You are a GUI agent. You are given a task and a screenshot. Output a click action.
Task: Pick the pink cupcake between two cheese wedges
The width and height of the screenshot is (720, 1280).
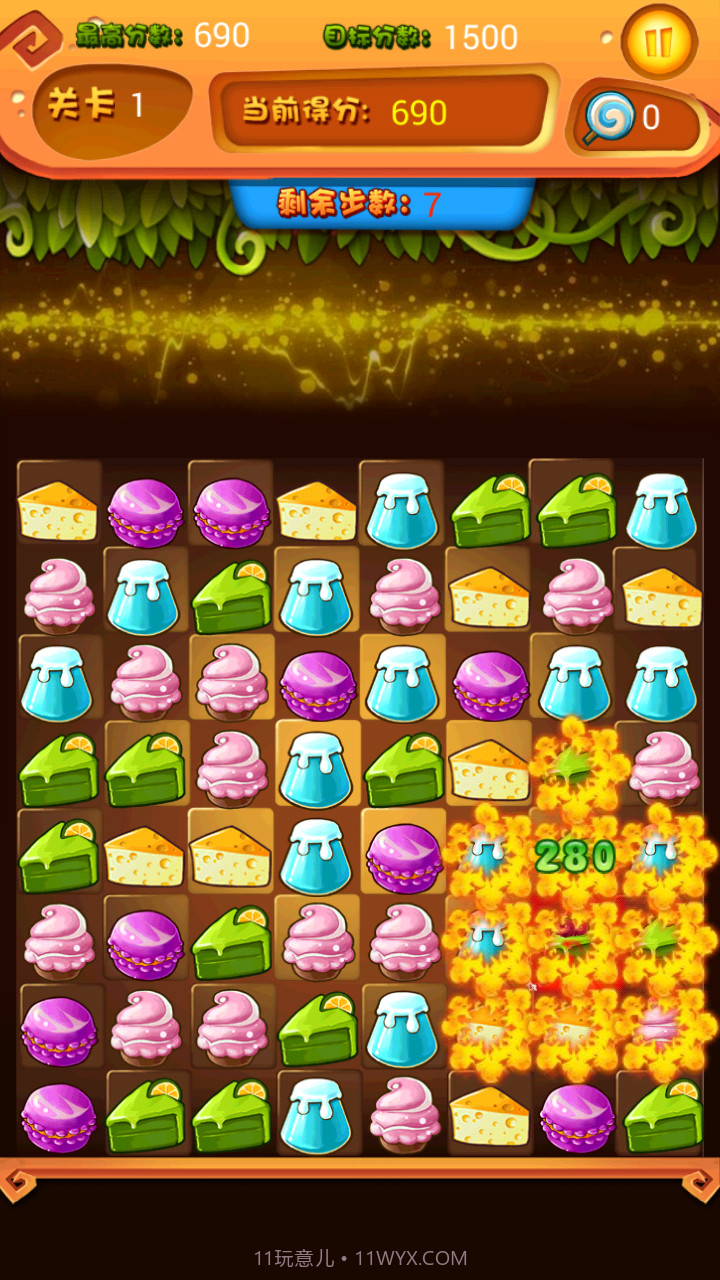point(576,597)
